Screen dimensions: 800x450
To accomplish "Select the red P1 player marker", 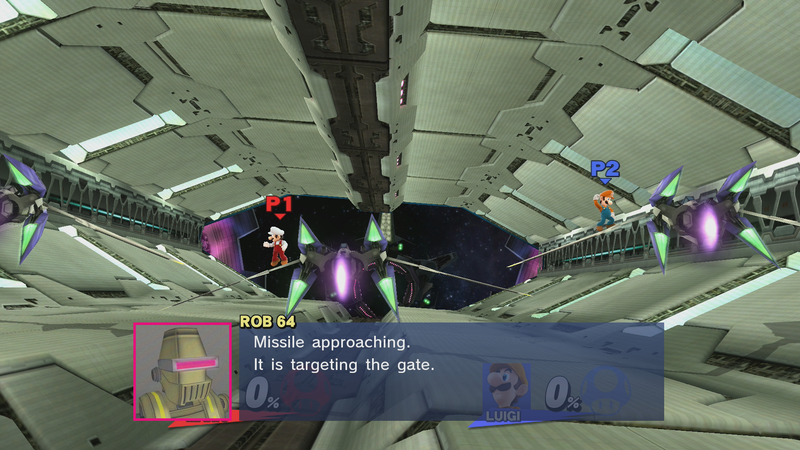I will pyautogui.click(x=279, y=205).
